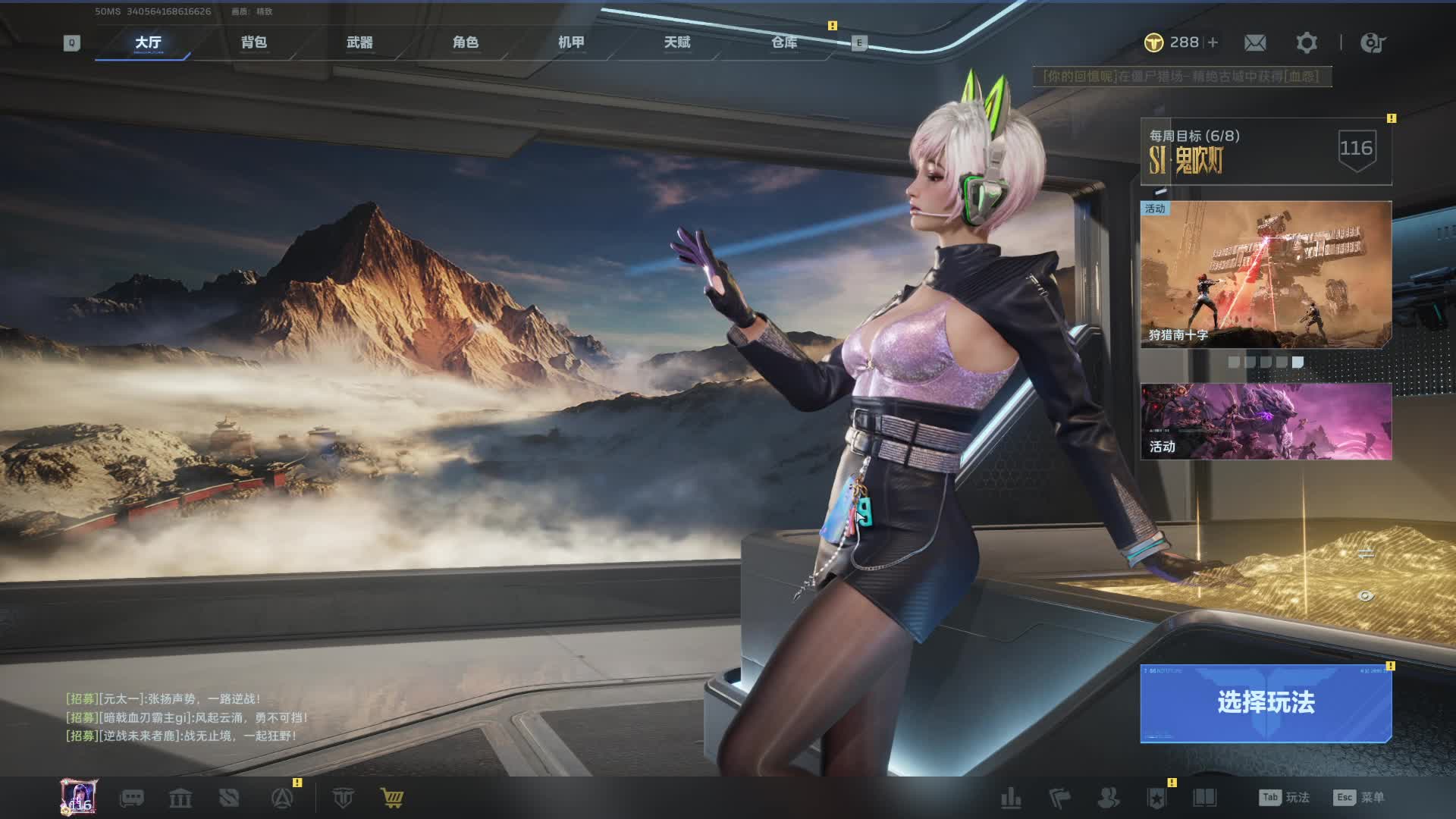Switch to the 背包 tab

[254, 42]
